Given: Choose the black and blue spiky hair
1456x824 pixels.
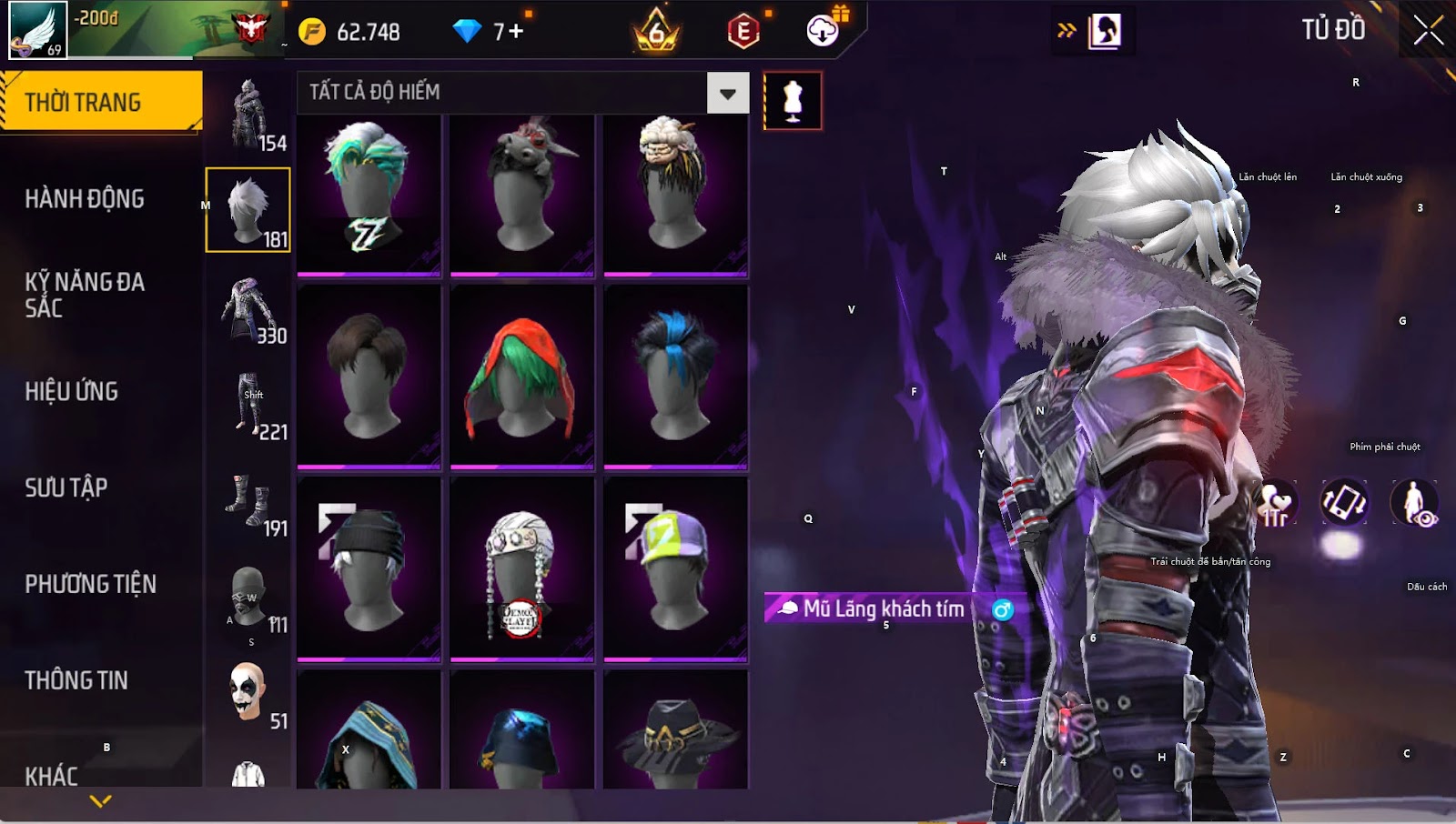Looking at the screenshot, I should coord(674,378).
